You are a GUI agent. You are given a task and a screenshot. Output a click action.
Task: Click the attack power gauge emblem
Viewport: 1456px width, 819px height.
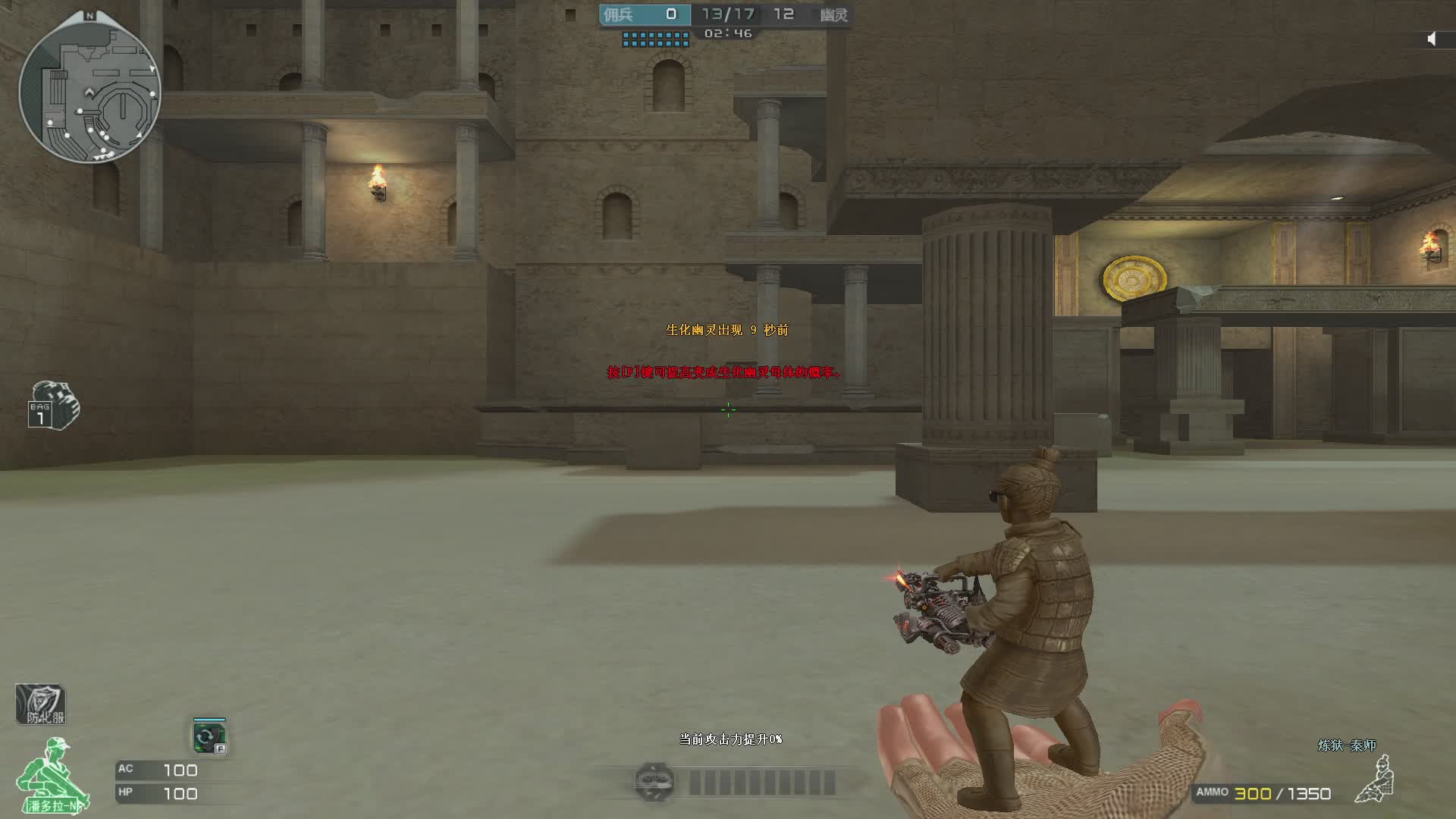[x=654, y=781]
